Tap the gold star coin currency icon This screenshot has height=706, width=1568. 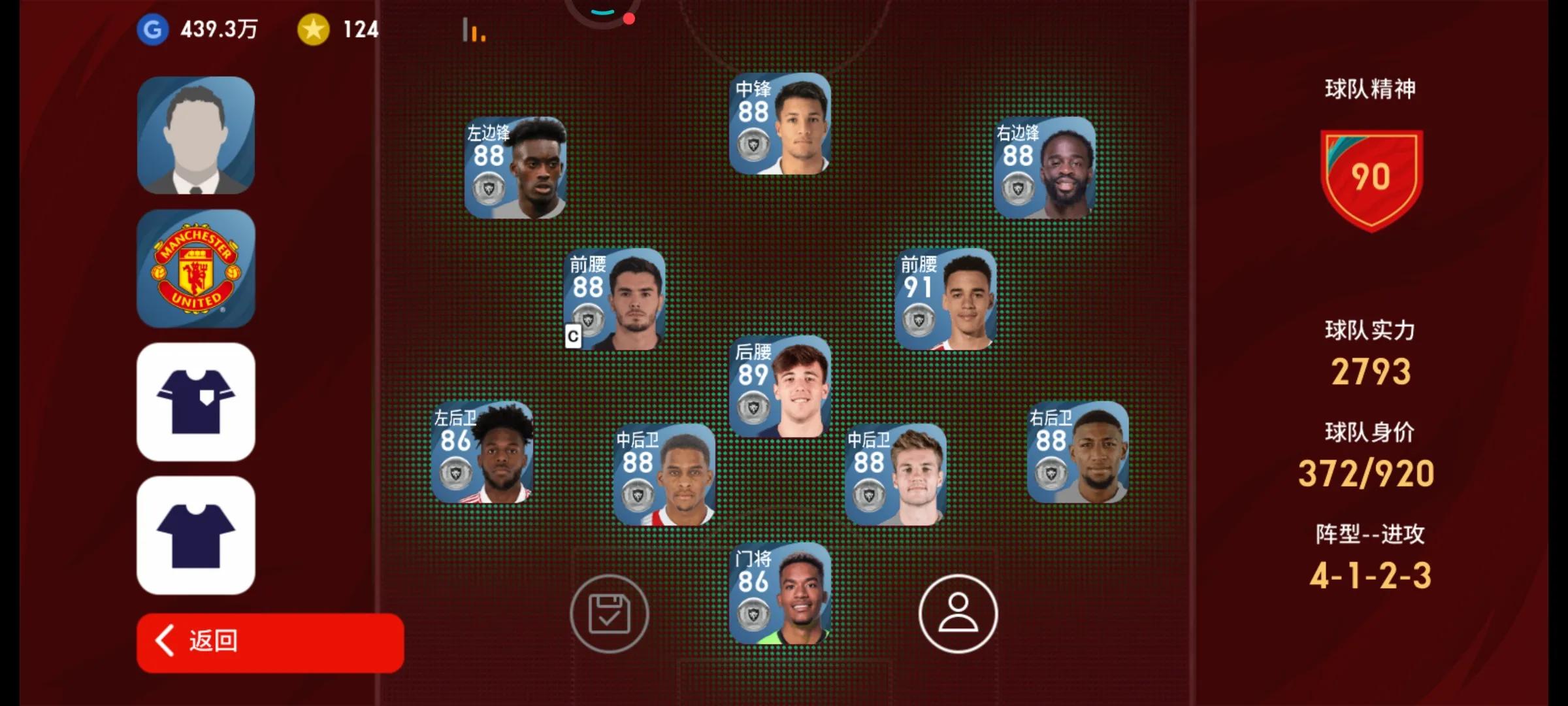[x=314, y=29]
